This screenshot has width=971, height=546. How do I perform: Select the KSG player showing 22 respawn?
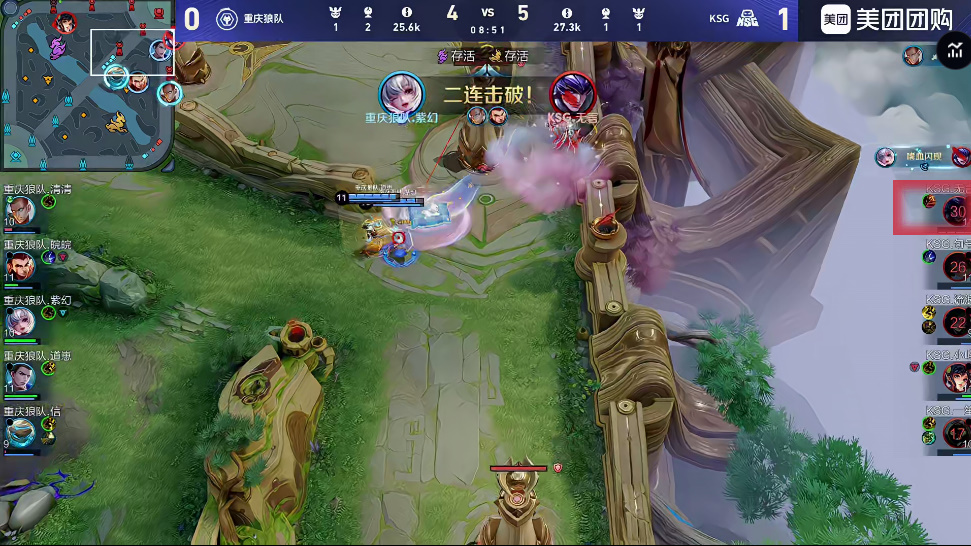[x=956, y=322]
